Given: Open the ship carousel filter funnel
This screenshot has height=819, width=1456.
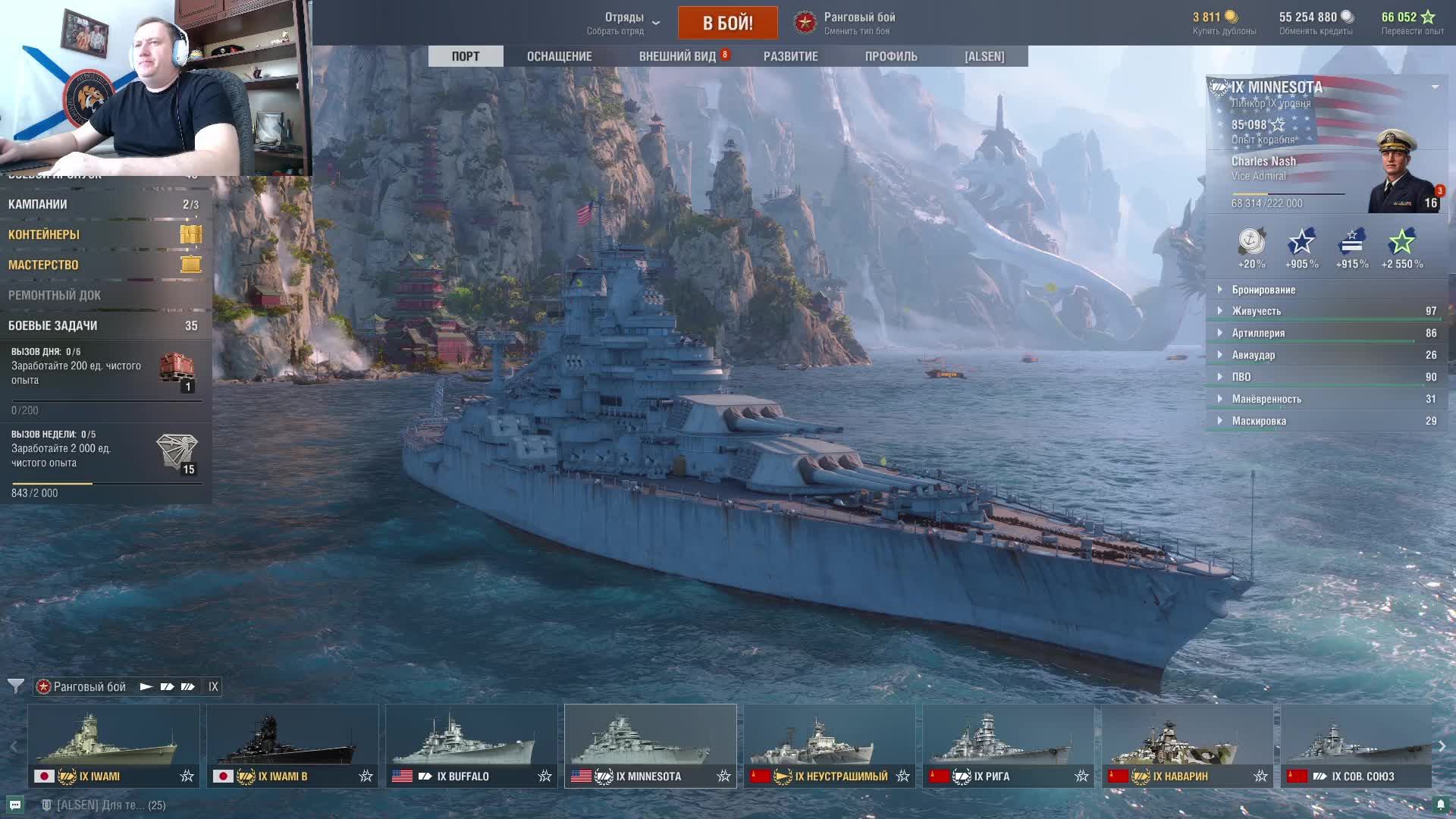Looking at the screenshot, I should 15,686.
